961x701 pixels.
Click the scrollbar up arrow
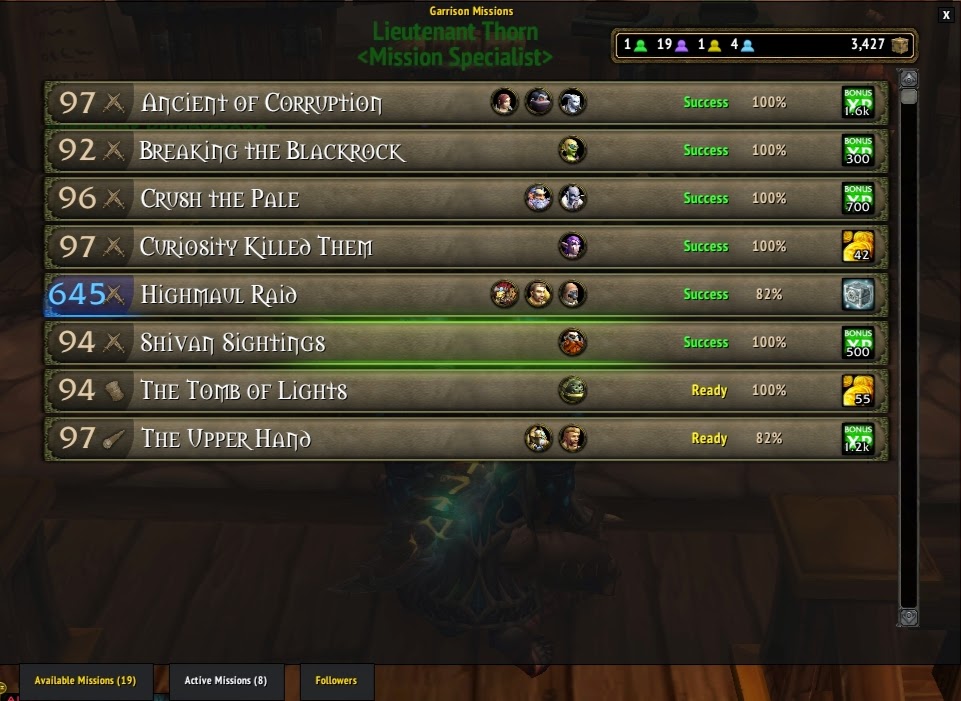(908, 78)
